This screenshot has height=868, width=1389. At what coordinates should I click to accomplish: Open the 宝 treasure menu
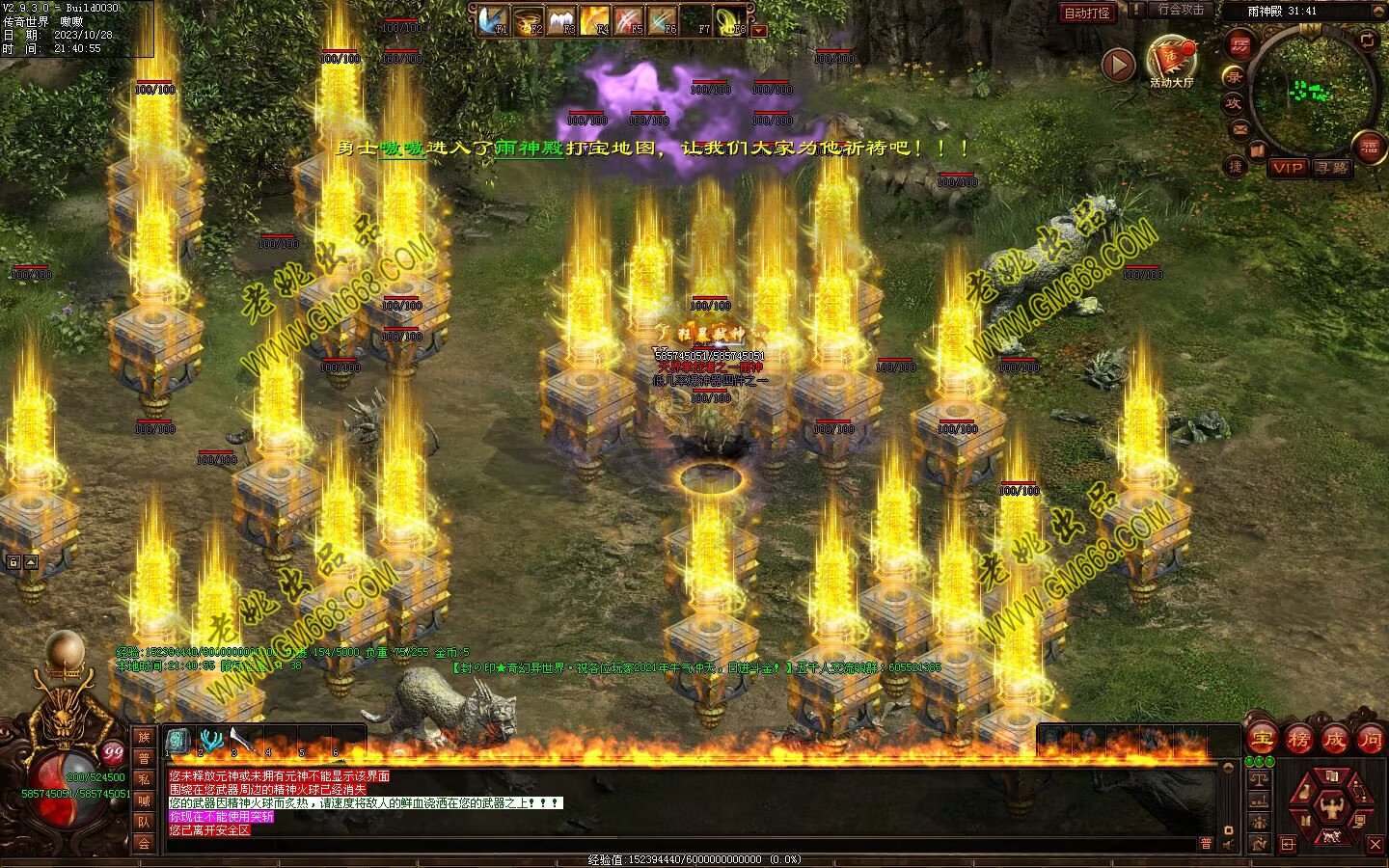1262,740
